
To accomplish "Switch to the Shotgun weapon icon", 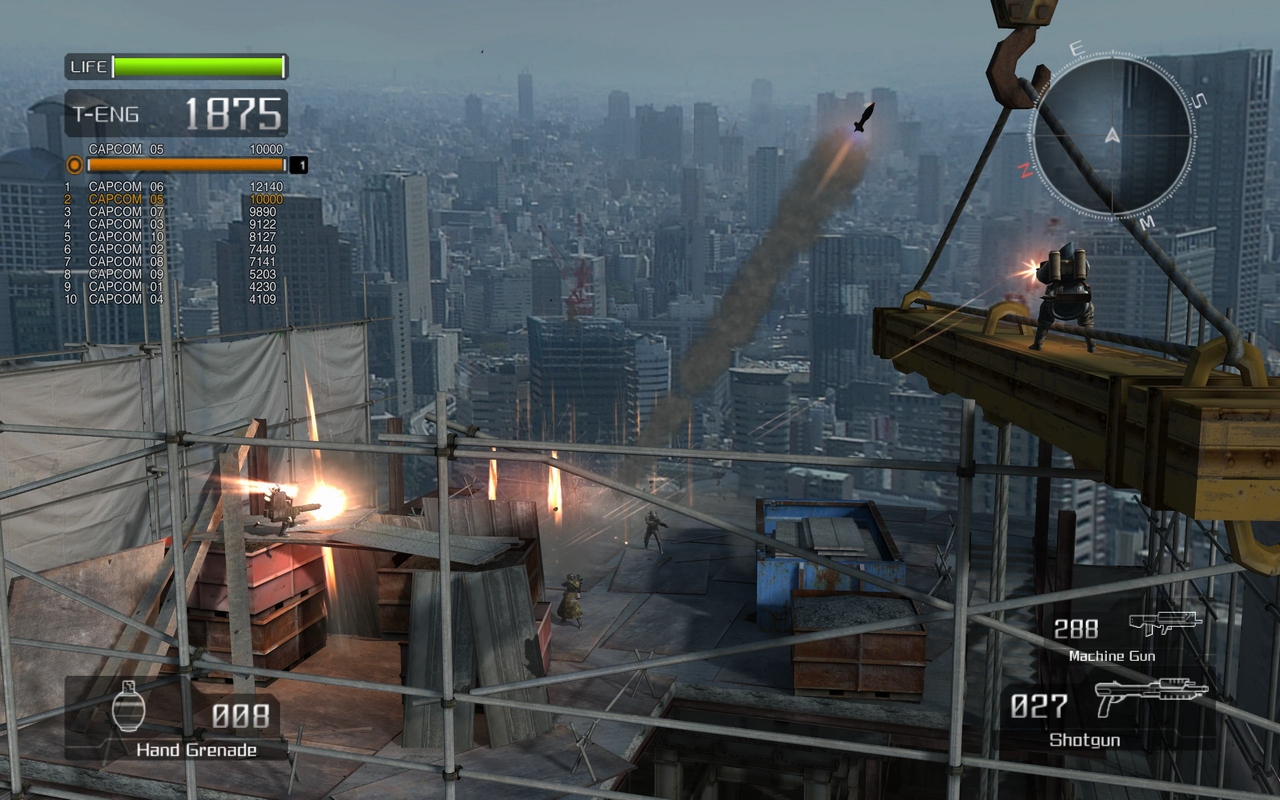I will 1151,696.
